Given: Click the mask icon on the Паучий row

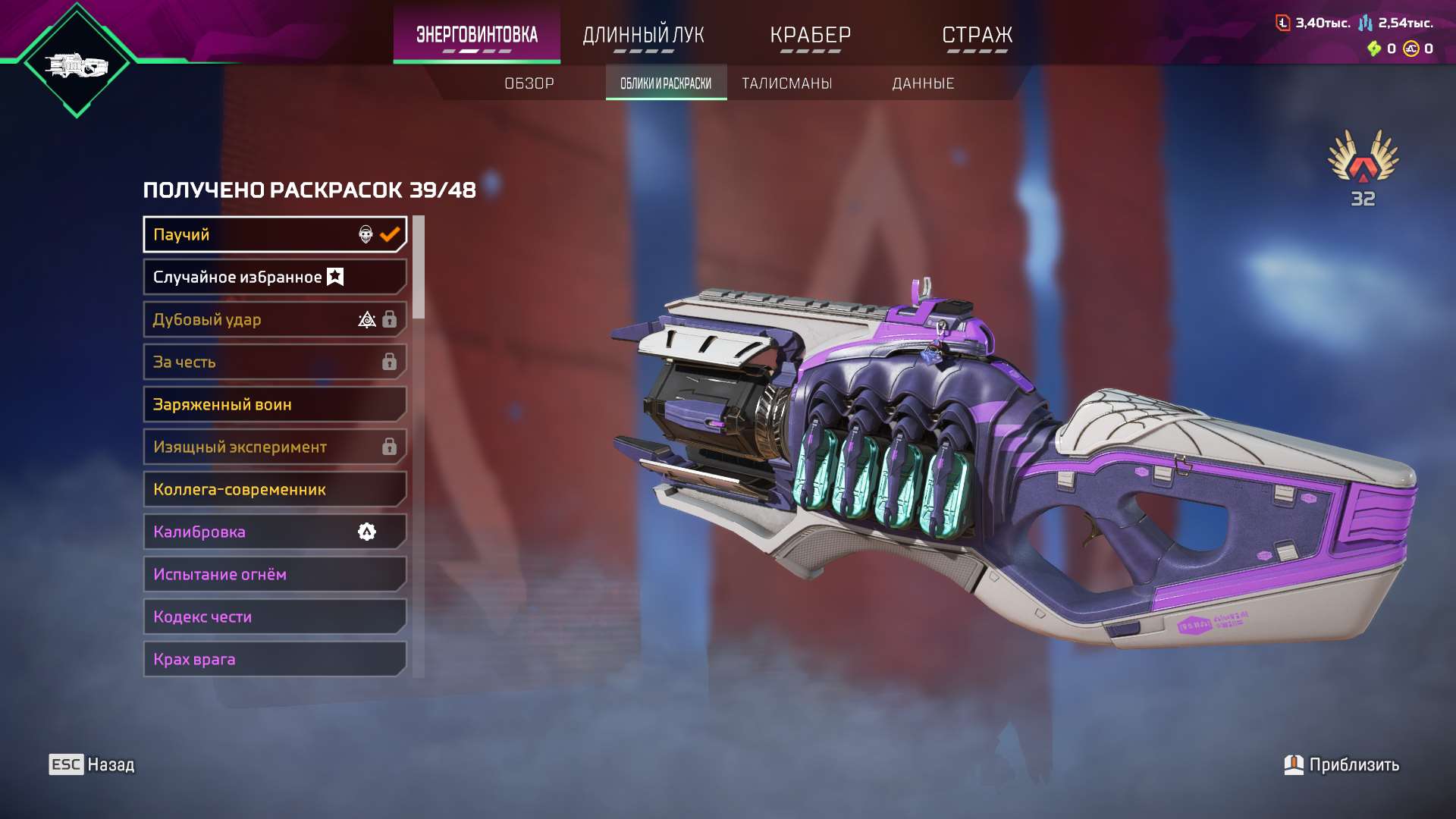Looking at the screenshot, I should point(365,235).
